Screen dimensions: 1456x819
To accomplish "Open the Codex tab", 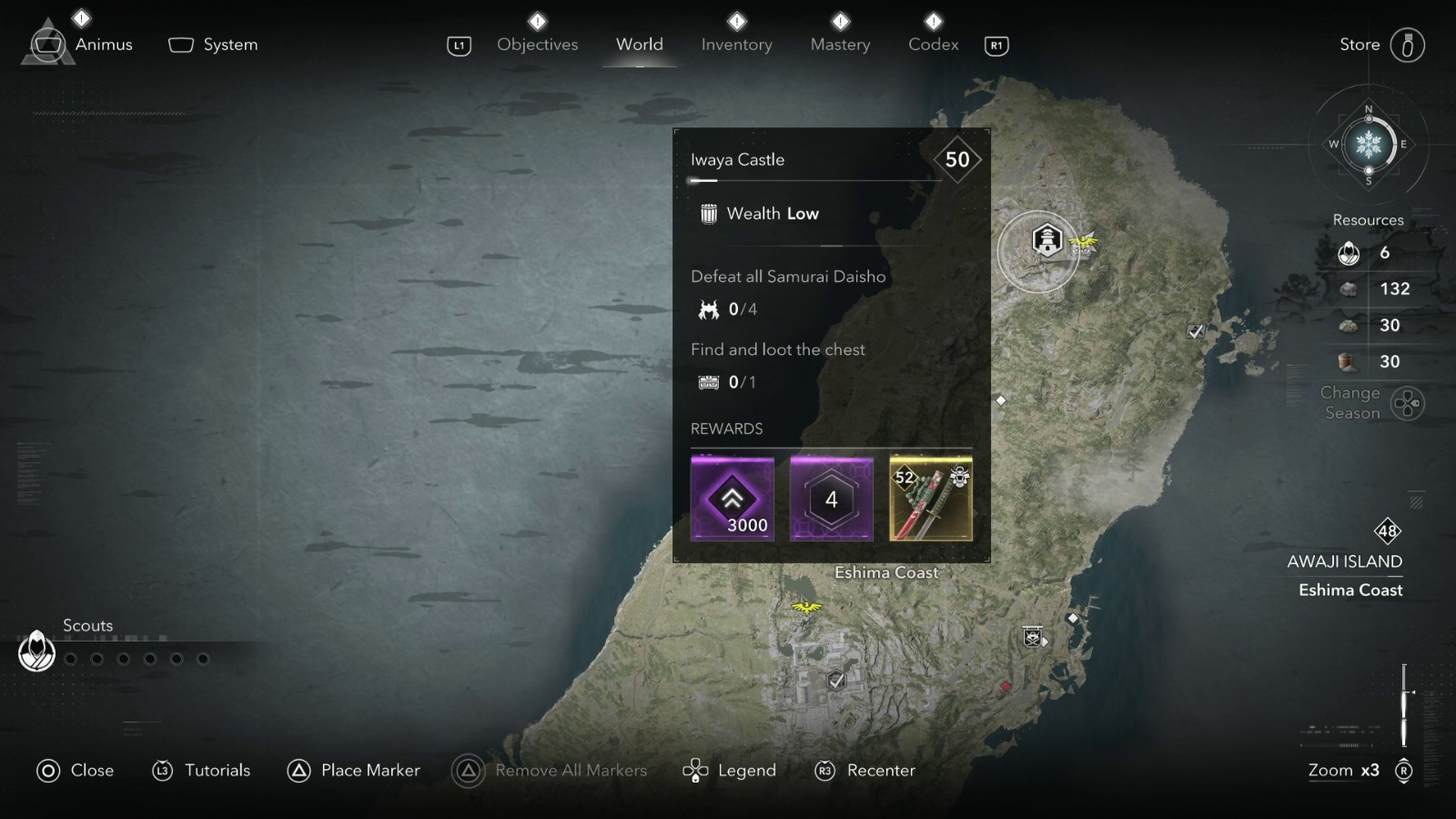I will (x=932, y=44).
